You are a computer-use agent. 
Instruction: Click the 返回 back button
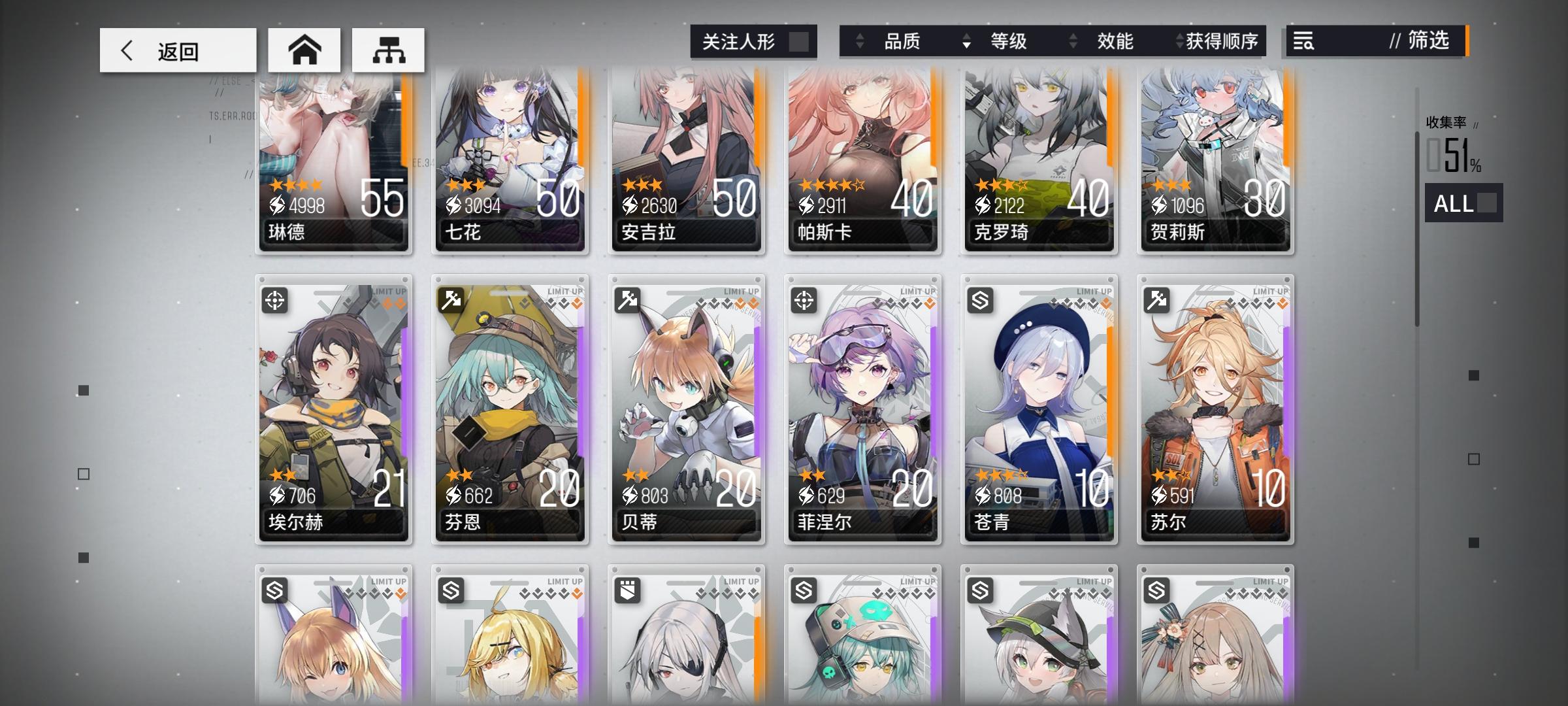(x=177, y=49)
